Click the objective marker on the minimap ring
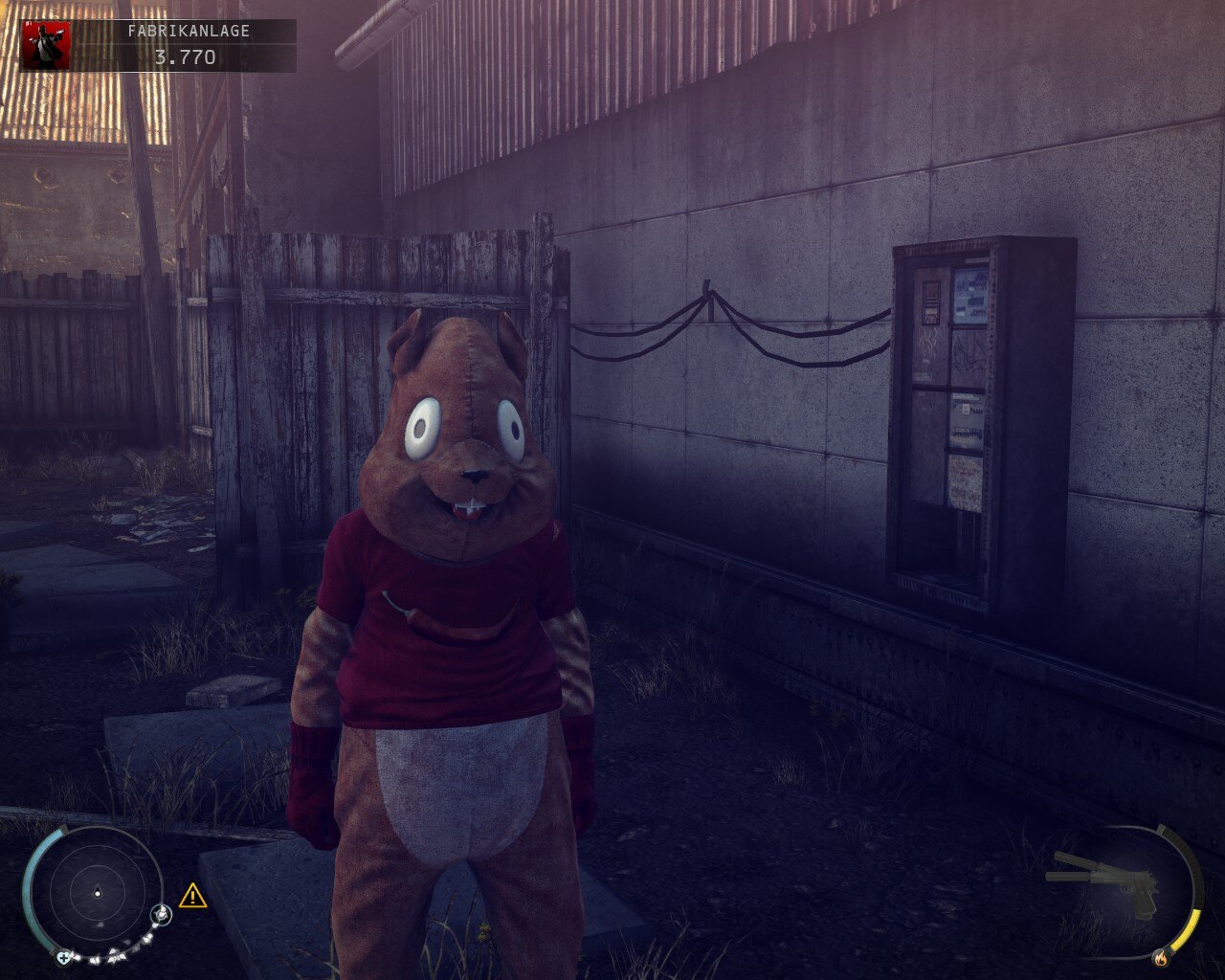 pos(161,914)
